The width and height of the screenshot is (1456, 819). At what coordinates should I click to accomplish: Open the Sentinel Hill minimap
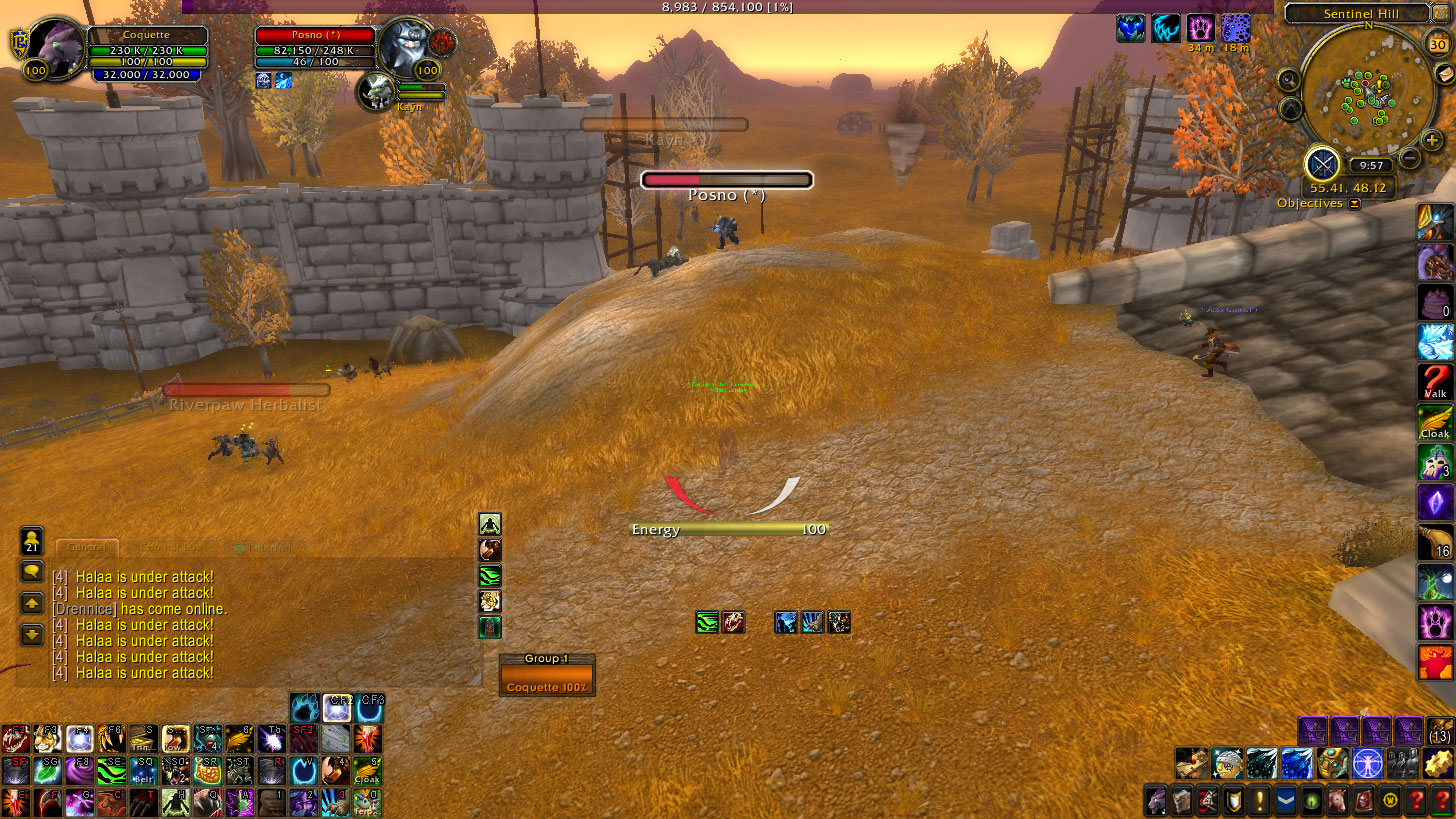pos(1367,92)
